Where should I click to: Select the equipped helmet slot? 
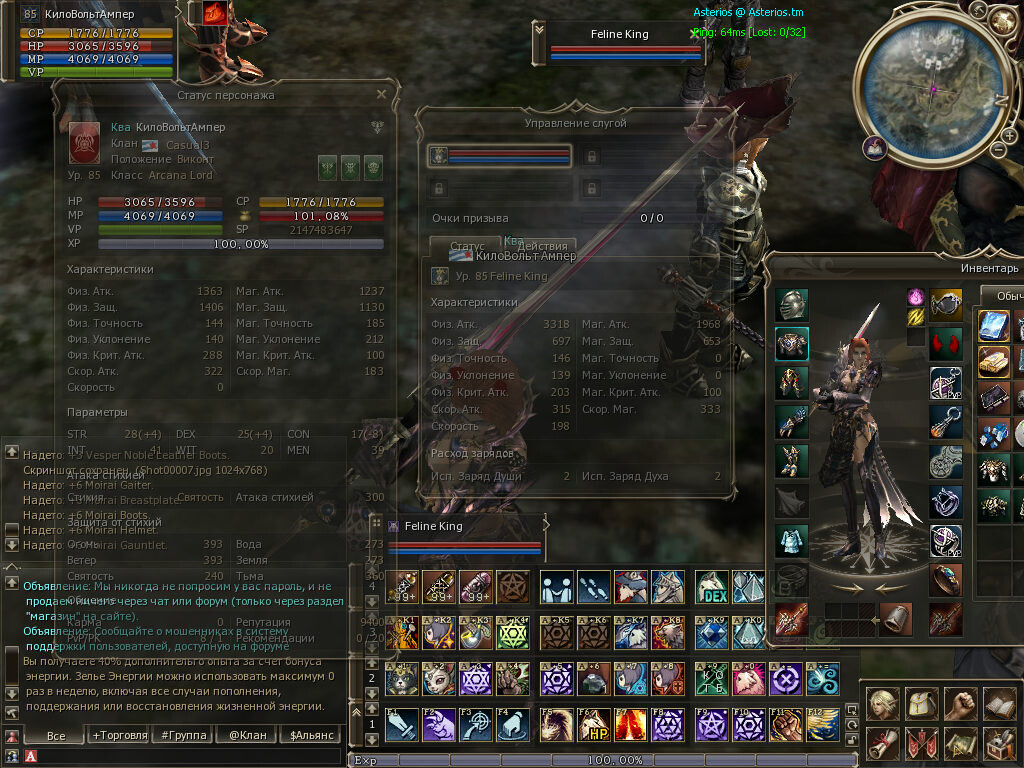pyautogui.click(x=792, y=305)
